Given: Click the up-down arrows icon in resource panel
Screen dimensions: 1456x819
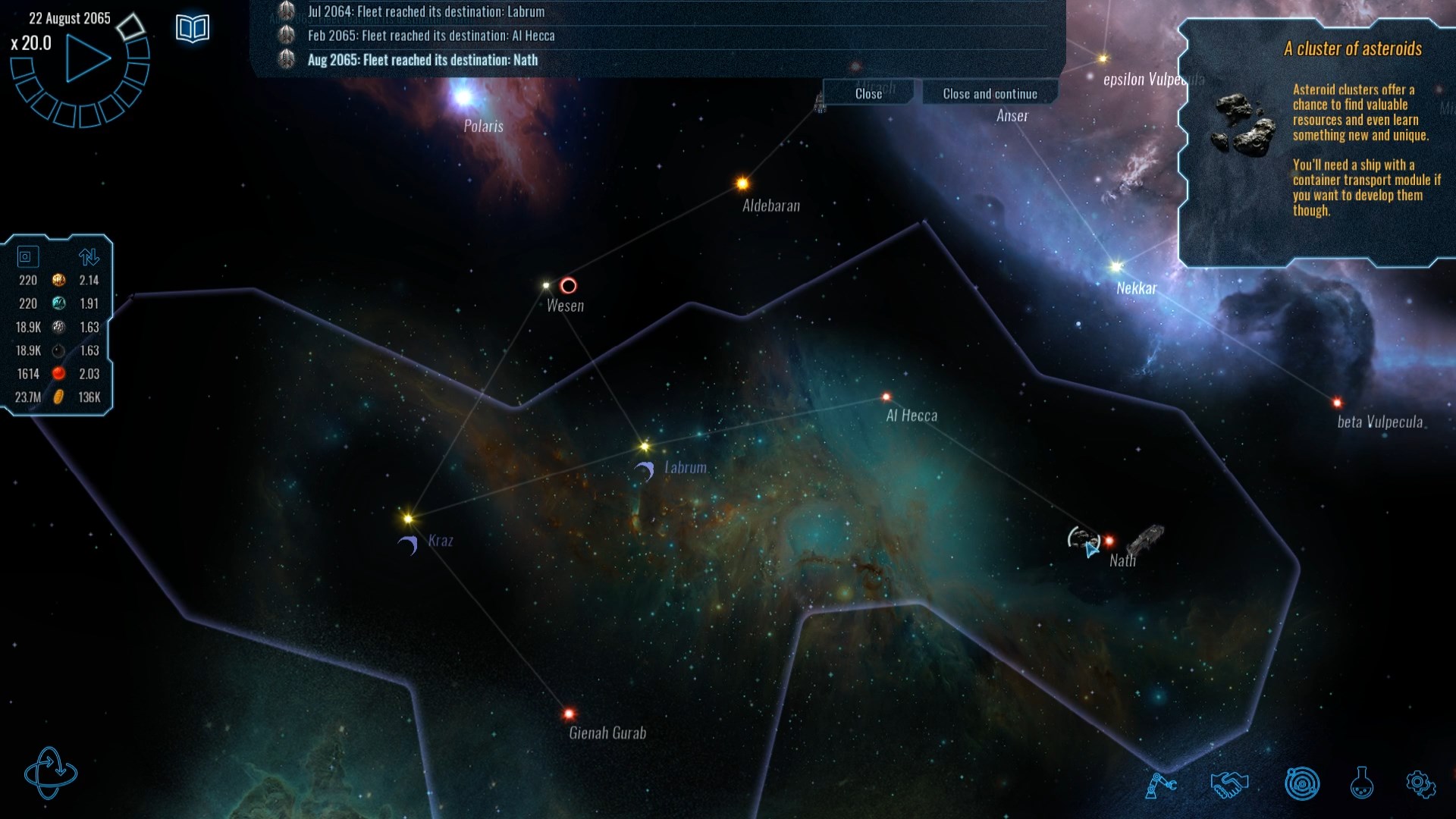Looking at the screenshot, I should (89, 257).
